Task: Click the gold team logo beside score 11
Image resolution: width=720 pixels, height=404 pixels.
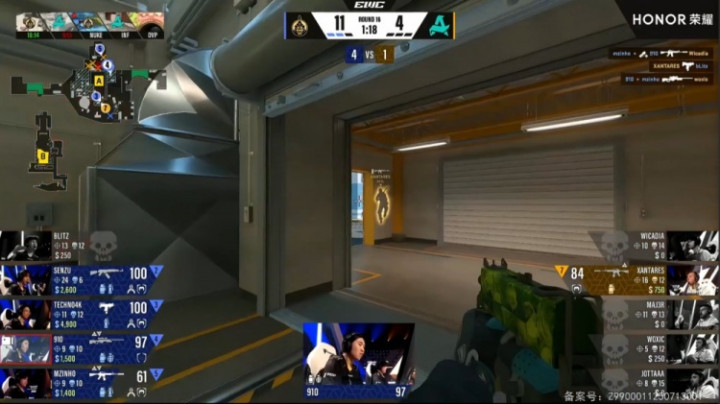Action: pos(298,25)
